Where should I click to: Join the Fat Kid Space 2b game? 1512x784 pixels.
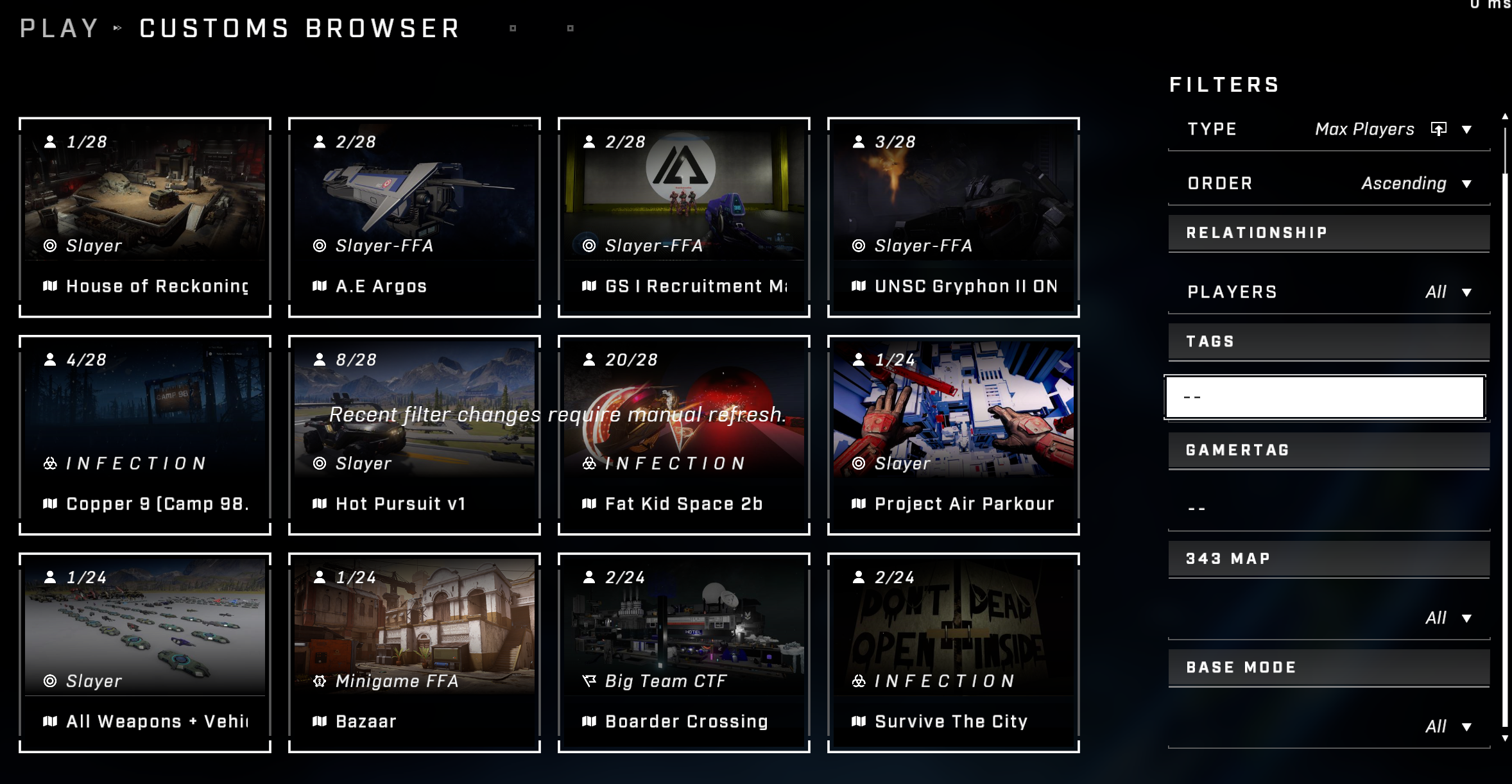click(684, 435)
